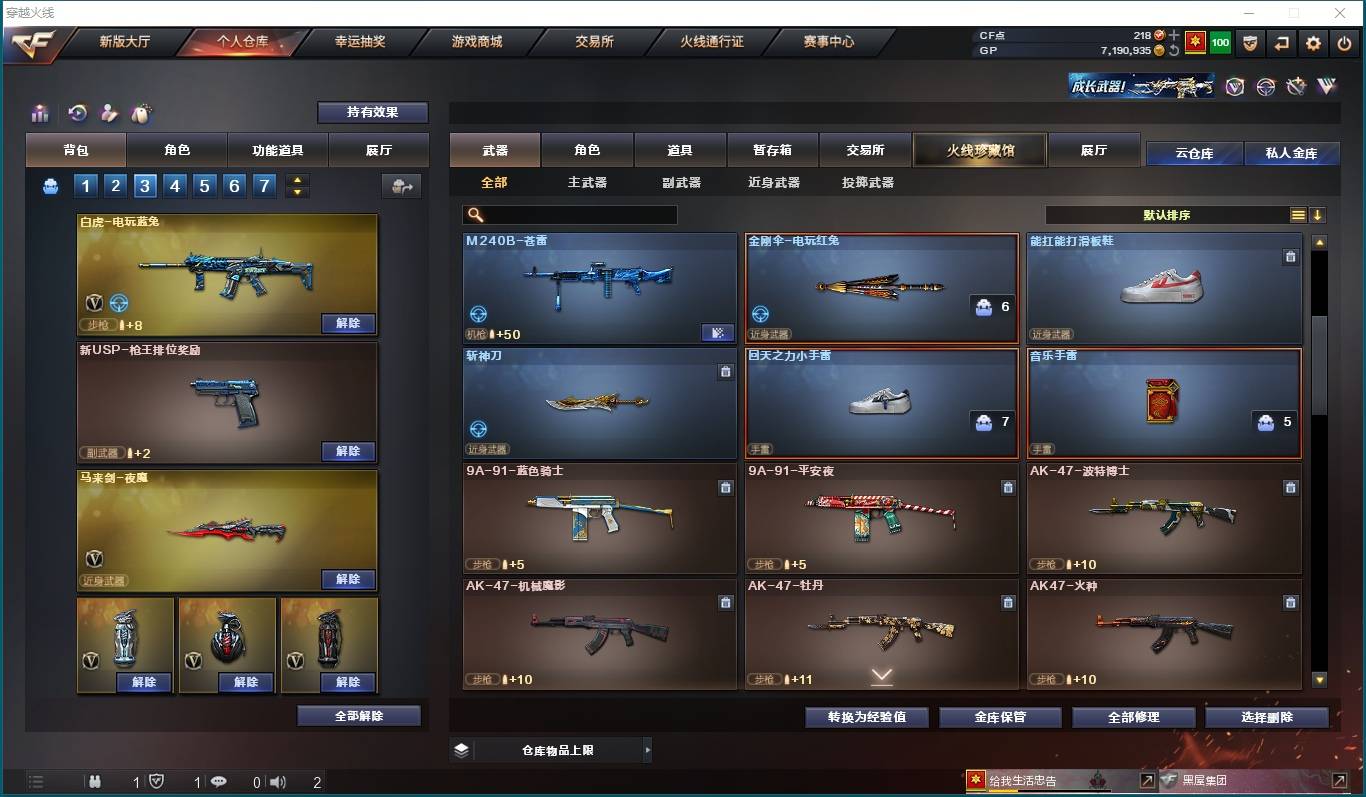This screenshot has height=797, width=1366.
Task: Click the blue storage chest icon left of page 1
Action: pos(50,185)
